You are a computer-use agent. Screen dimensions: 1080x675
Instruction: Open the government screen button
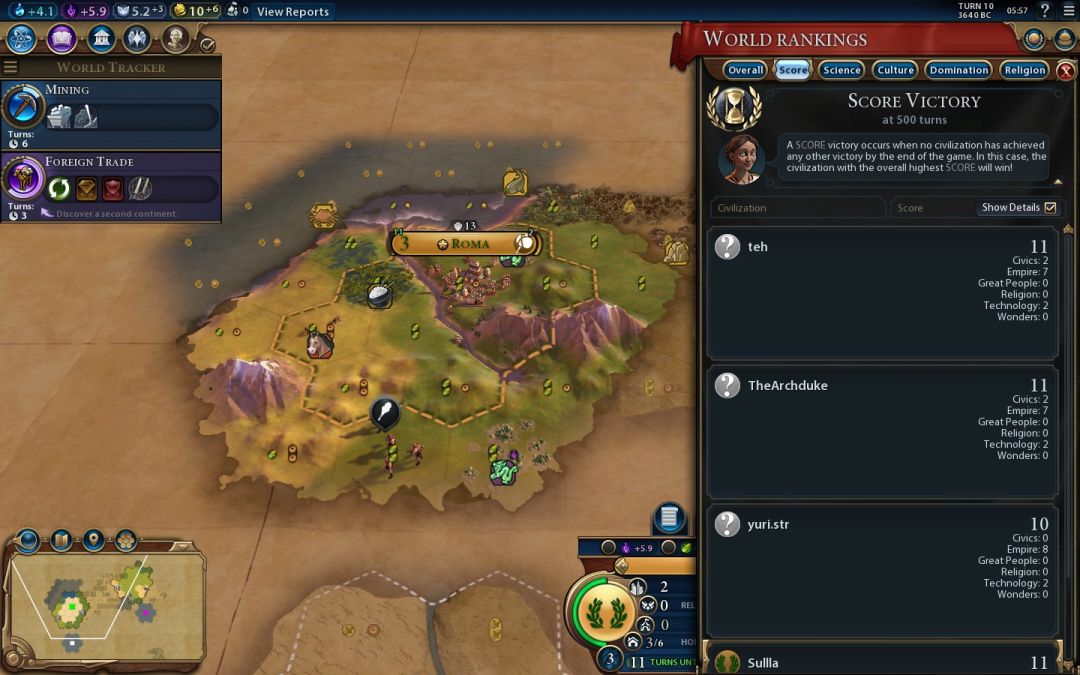pyautogui.click(x=100, y=39)
